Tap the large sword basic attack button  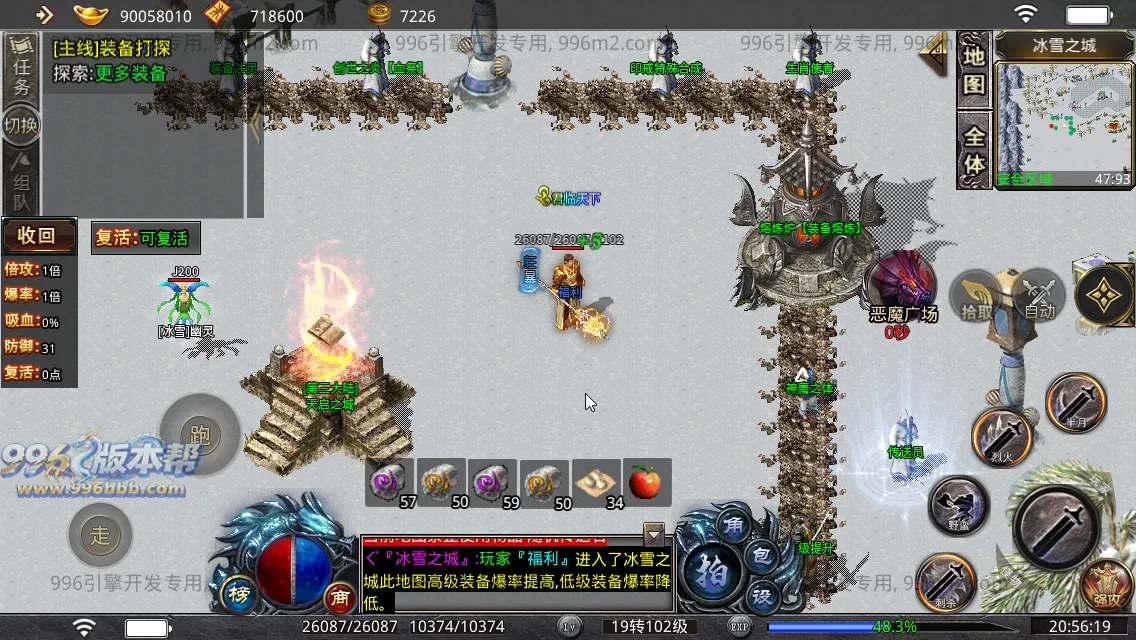[x=1056, y=525]
